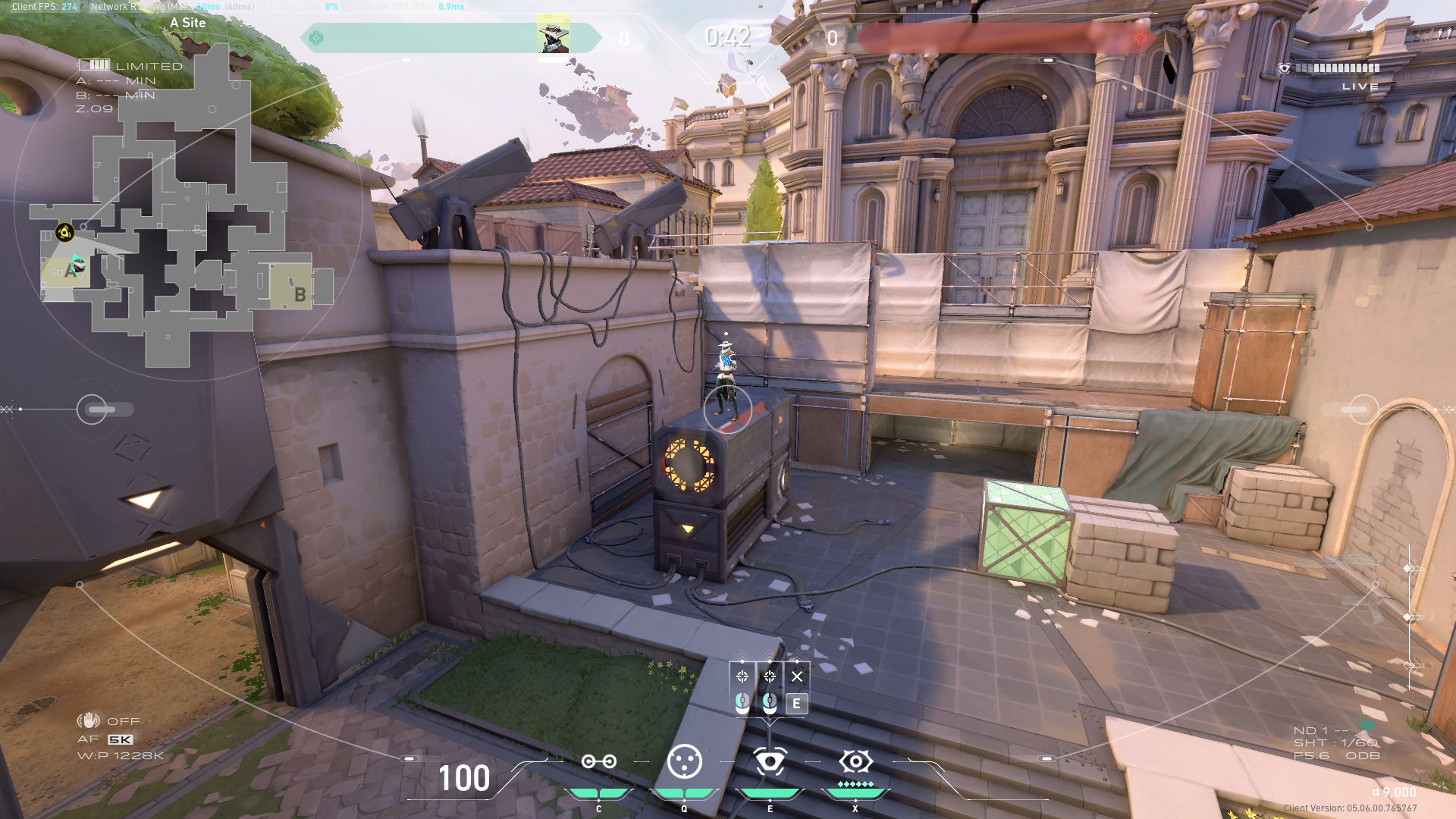Click the crosshair icon in the ability prompt panel
The height and width of the screenshot is (819, 1456).
pos(742,676)
